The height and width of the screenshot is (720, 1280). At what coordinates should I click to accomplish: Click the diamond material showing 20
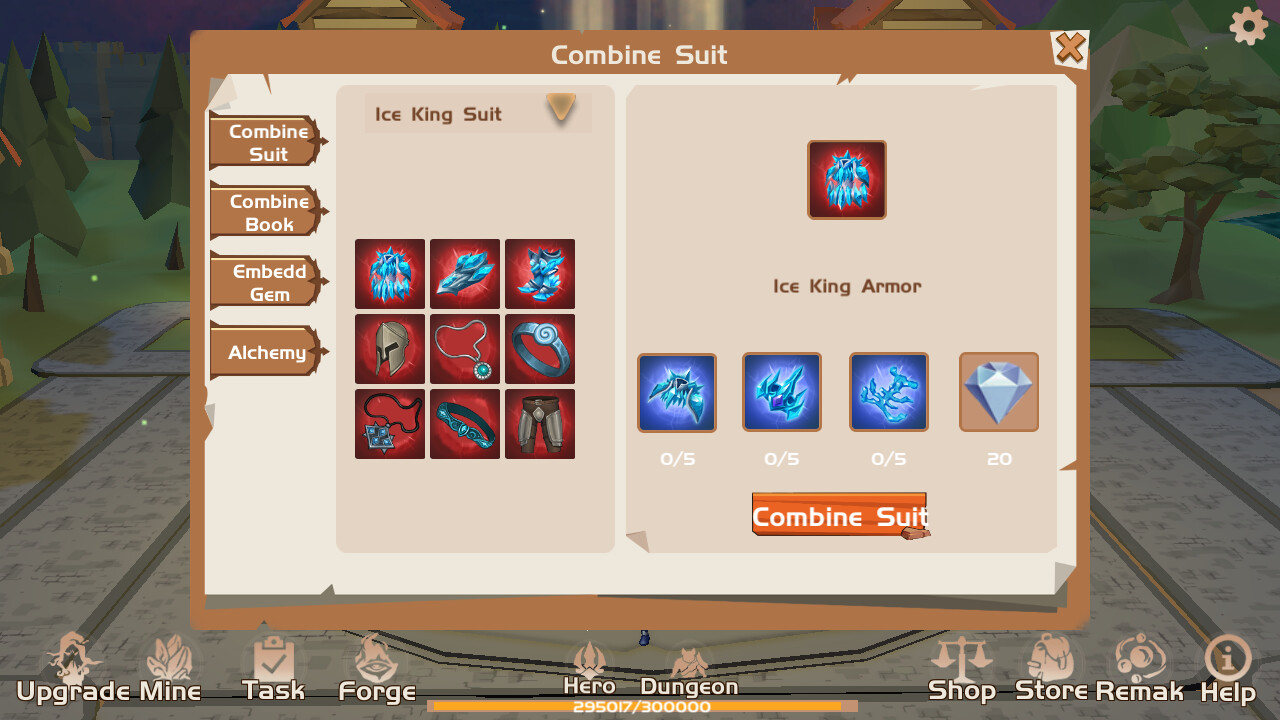pyautogui.click(x=998, y=391)
